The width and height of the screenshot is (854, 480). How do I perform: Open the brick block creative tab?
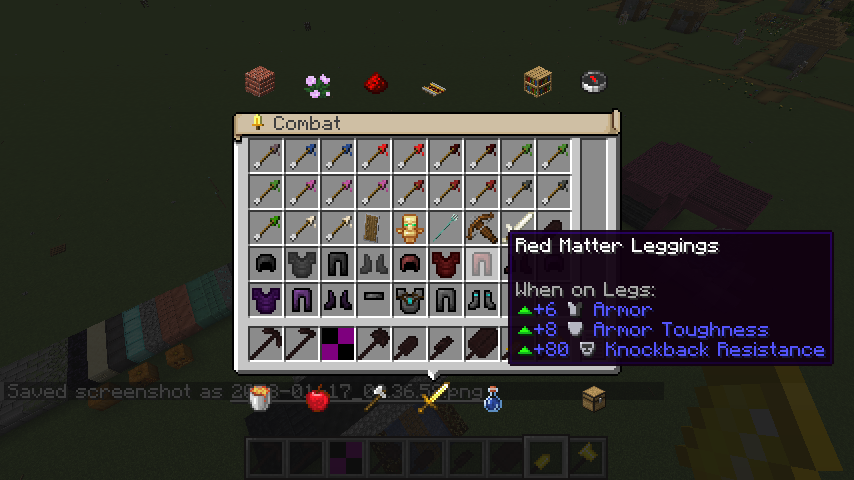(260, 81)
